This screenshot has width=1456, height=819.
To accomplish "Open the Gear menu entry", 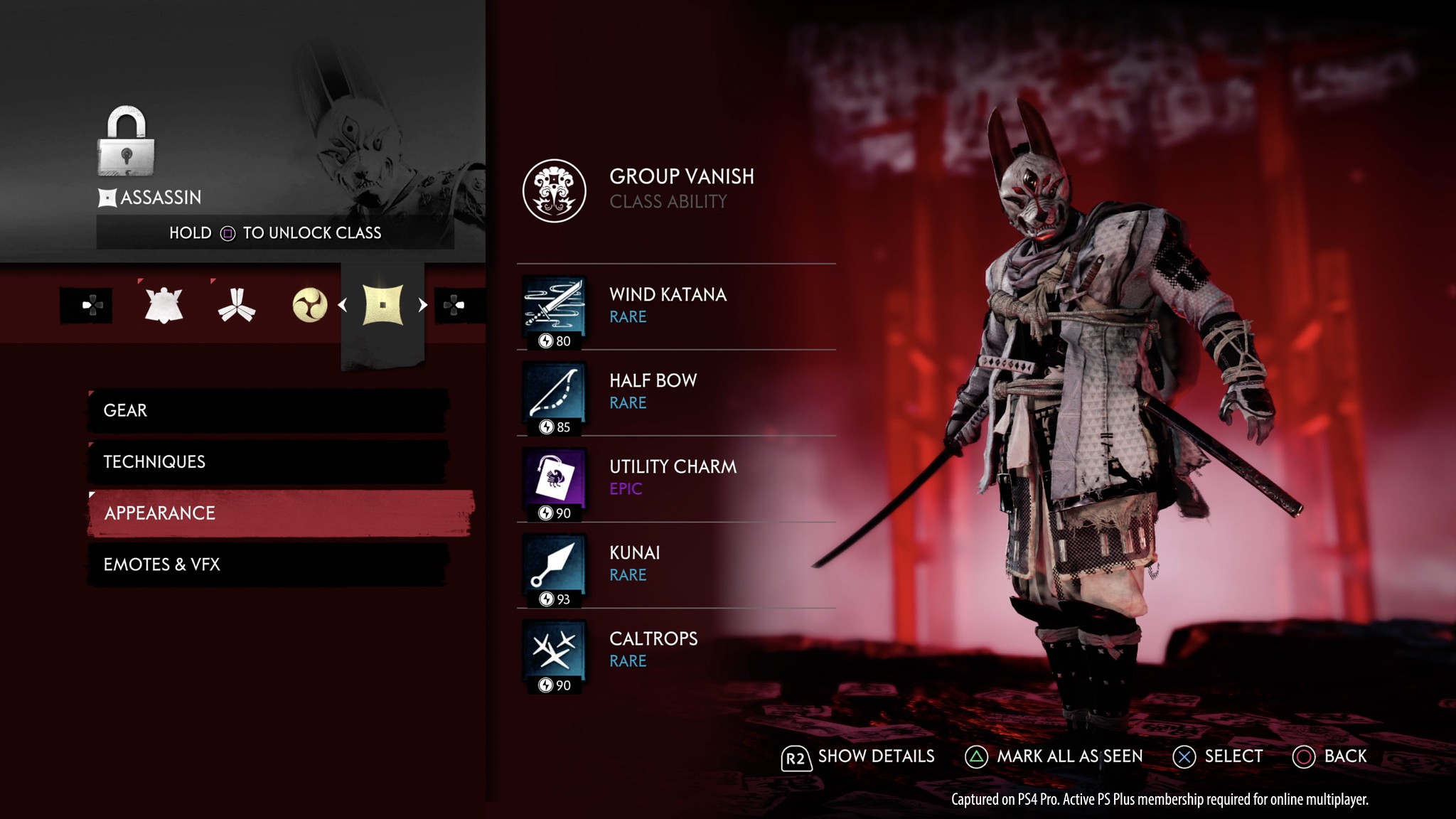I will [x=267, y=410].
